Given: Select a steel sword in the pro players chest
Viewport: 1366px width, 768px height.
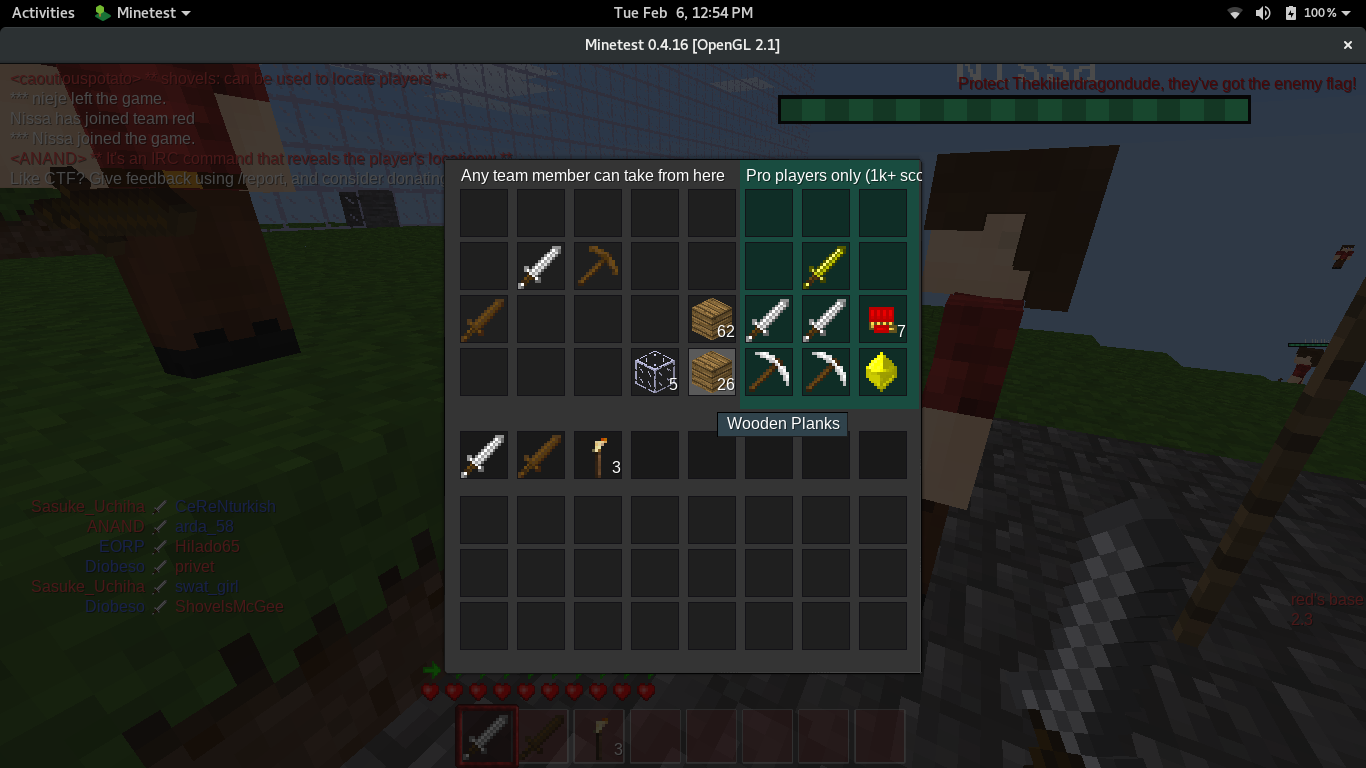Looking at the screenshot, I should pos(768,318).
